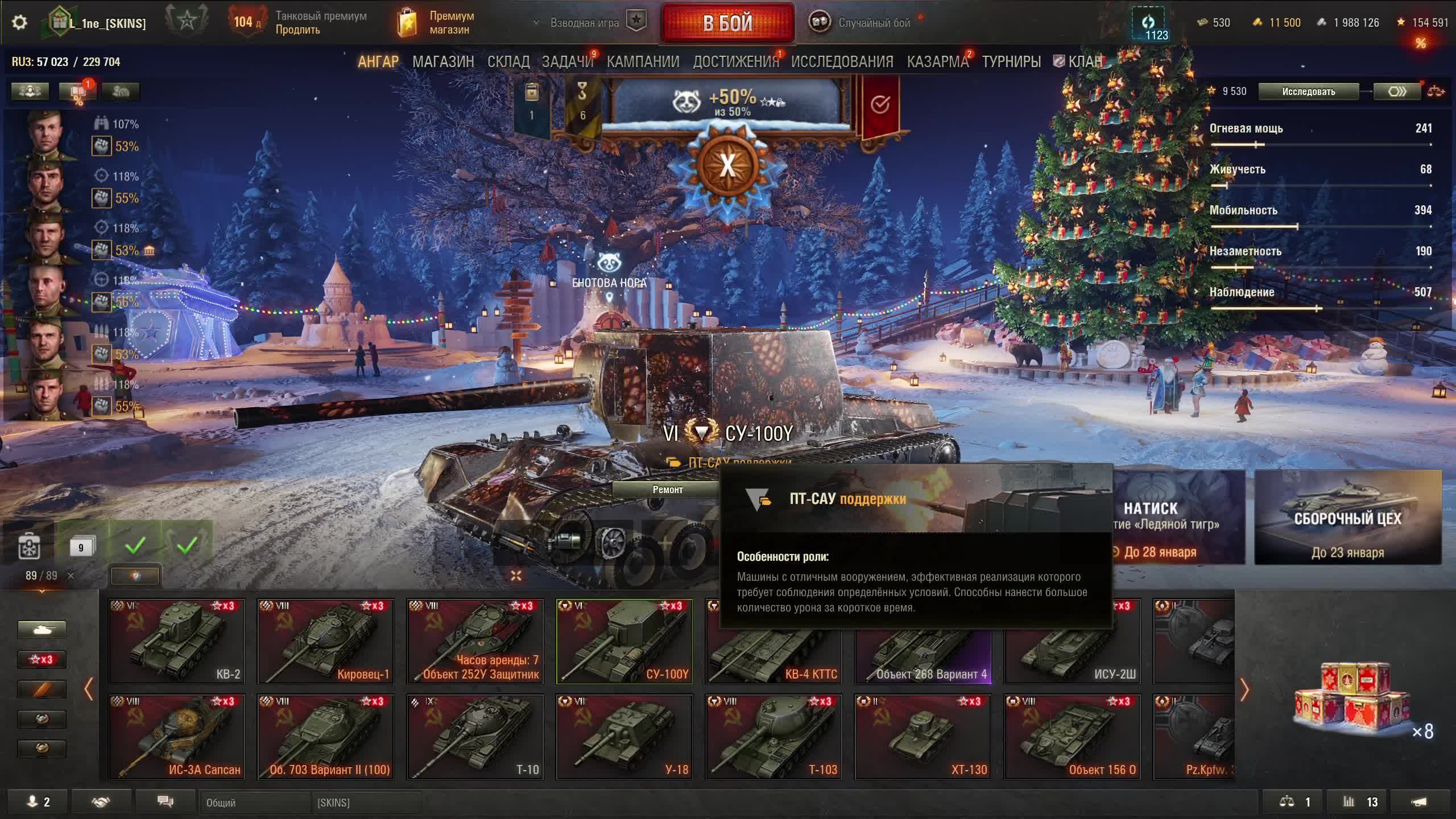Select the ИС-3А Сапсан tank
Screen dimensions: 1456x819
coord(176,737)
